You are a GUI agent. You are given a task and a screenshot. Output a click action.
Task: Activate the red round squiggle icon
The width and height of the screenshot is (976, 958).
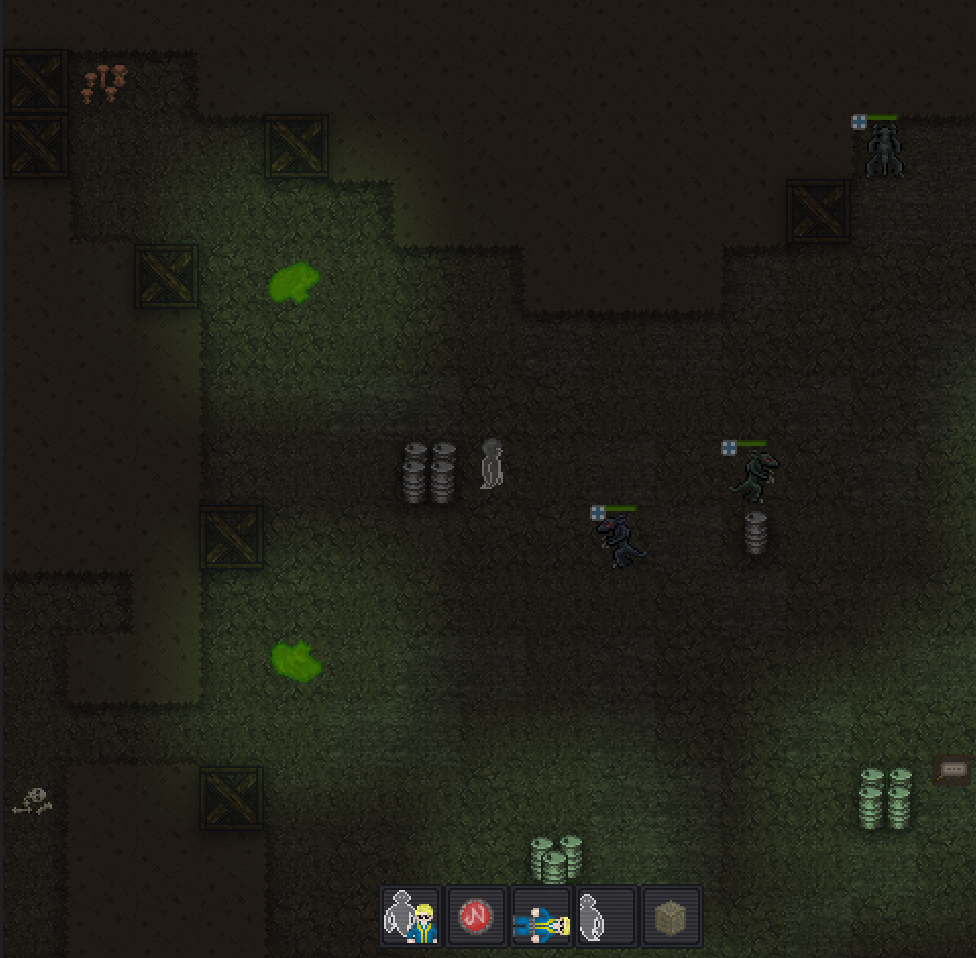coord(477,916)
